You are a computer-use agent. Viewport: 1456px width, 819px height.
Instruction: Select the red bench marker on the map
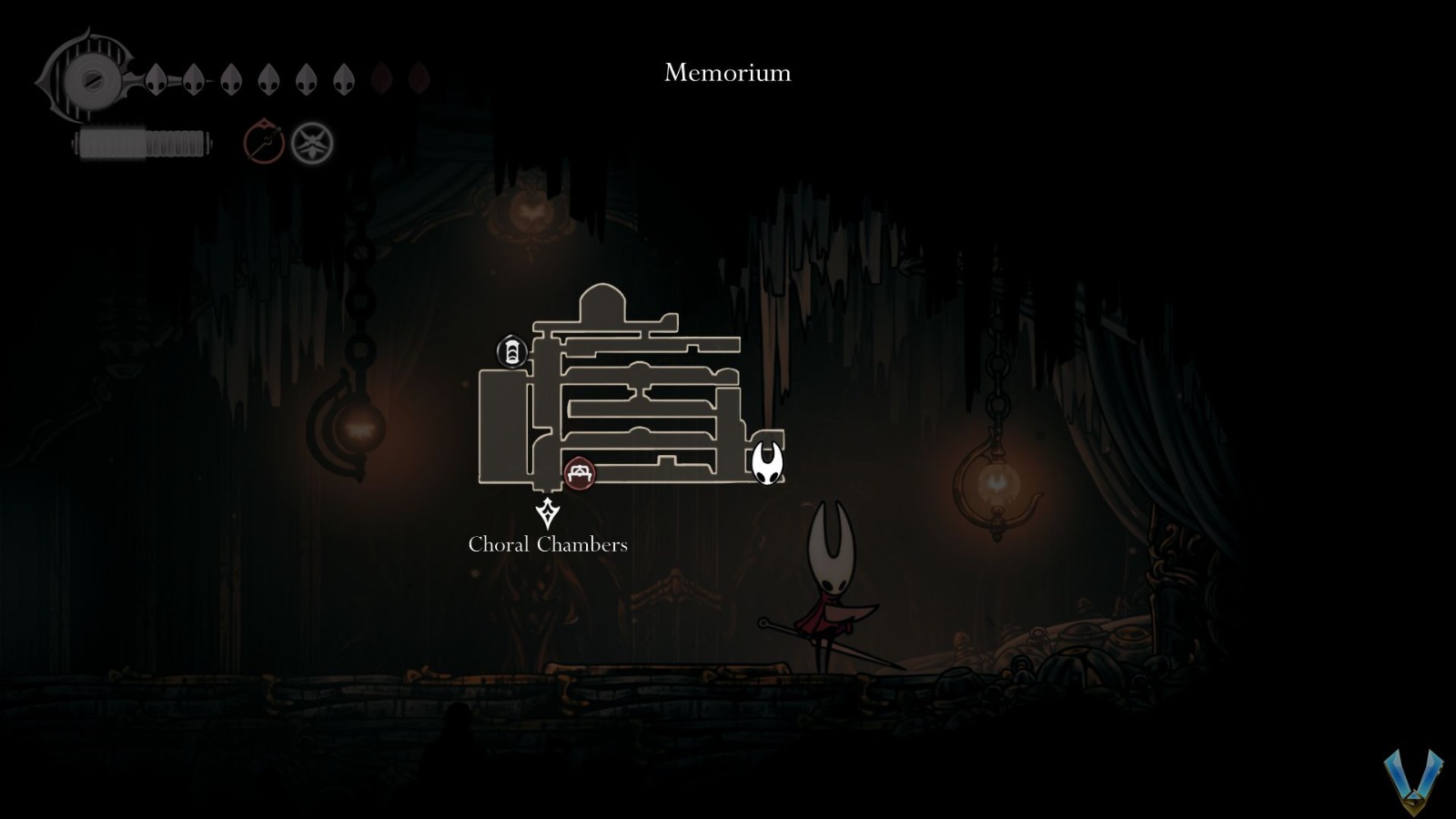click(580, 473)
